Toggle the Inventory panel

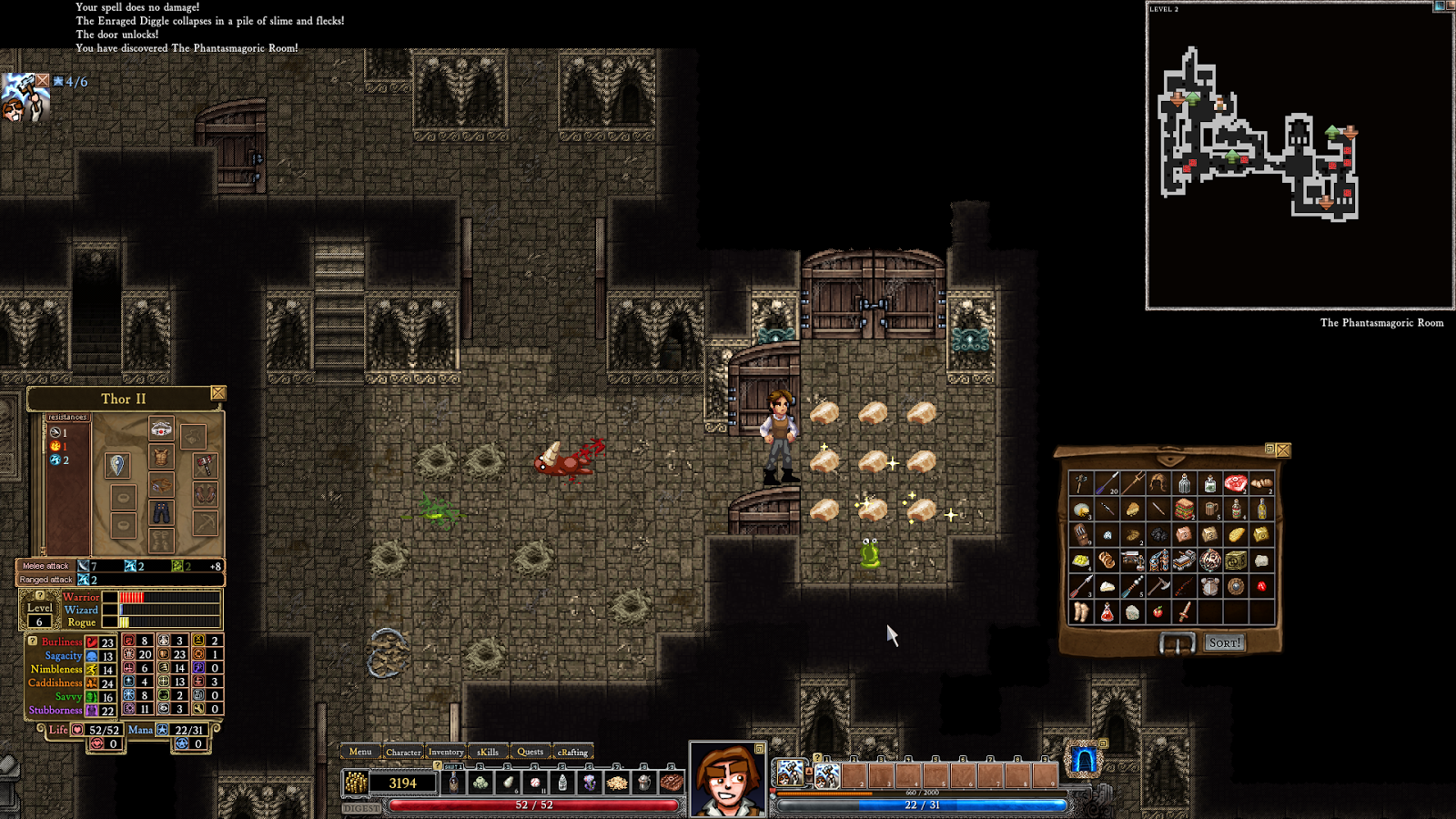pyautogui.click(x=446, y=752)
